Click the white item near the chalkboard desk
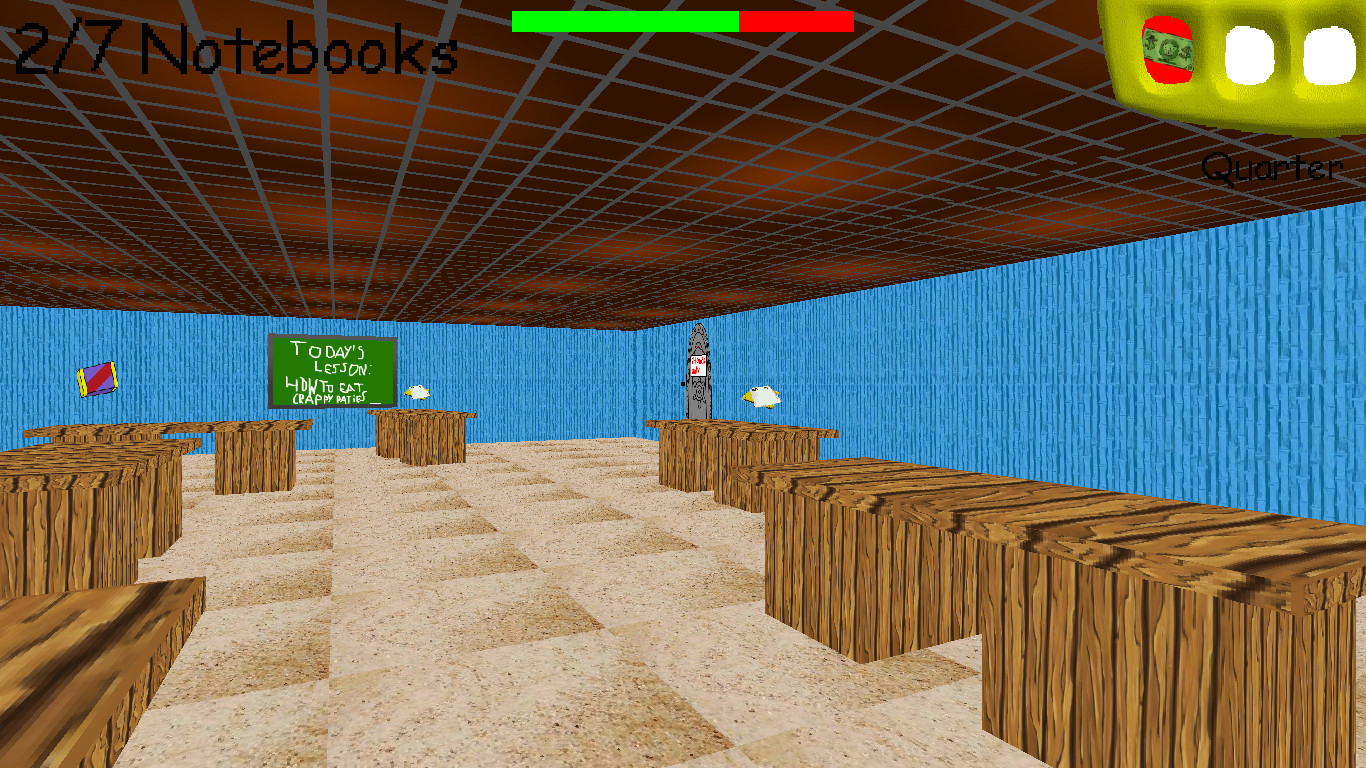Image resolution: width=1366 pixels, height=768 pixels. pos(418,394)
